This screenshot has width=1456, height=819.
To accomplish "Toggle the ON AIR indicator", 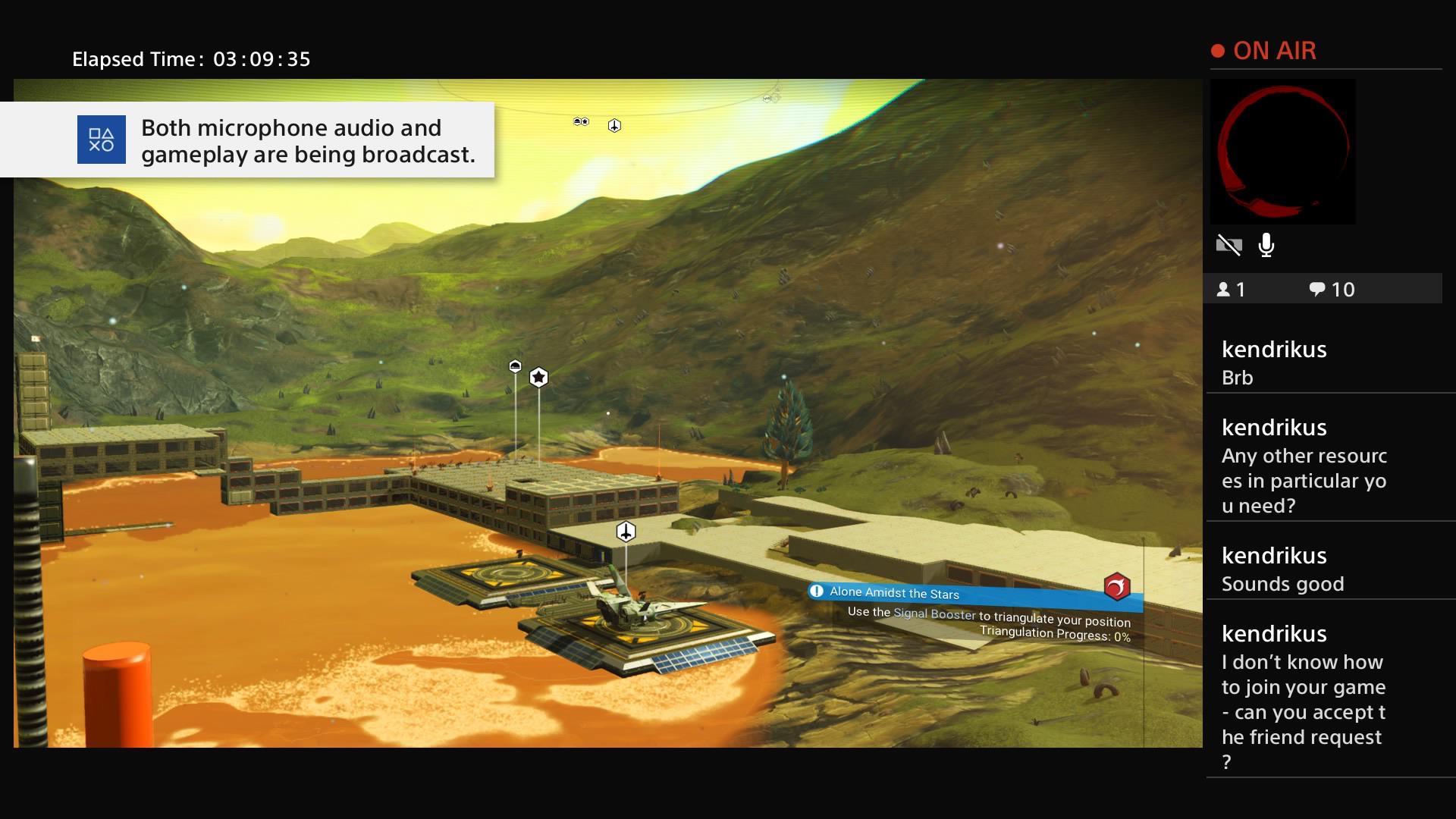I will pyautogui.click(x=1263, y=50).
